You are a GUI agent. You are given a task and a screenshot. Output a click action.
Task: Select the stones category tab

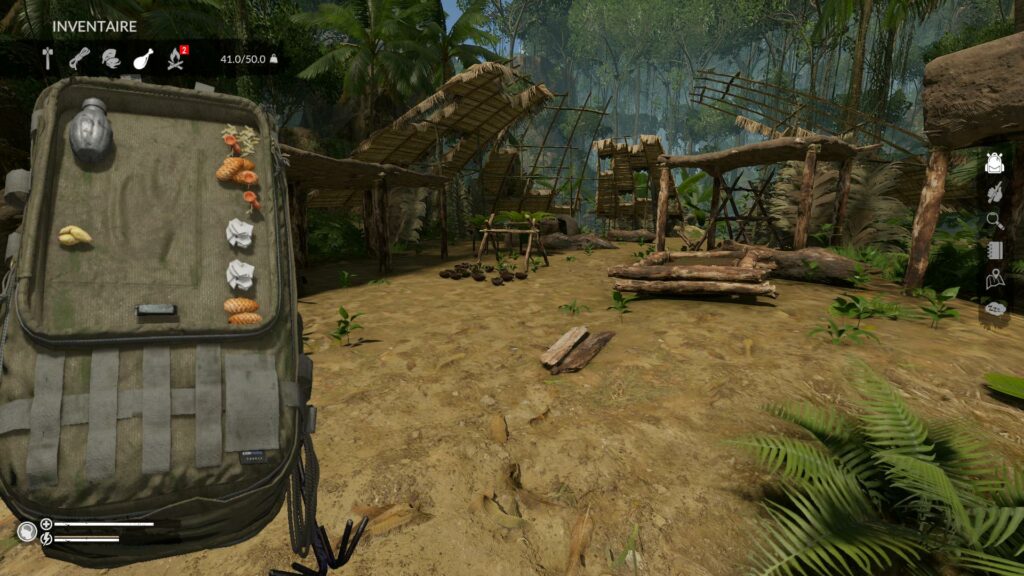point(111,59)
